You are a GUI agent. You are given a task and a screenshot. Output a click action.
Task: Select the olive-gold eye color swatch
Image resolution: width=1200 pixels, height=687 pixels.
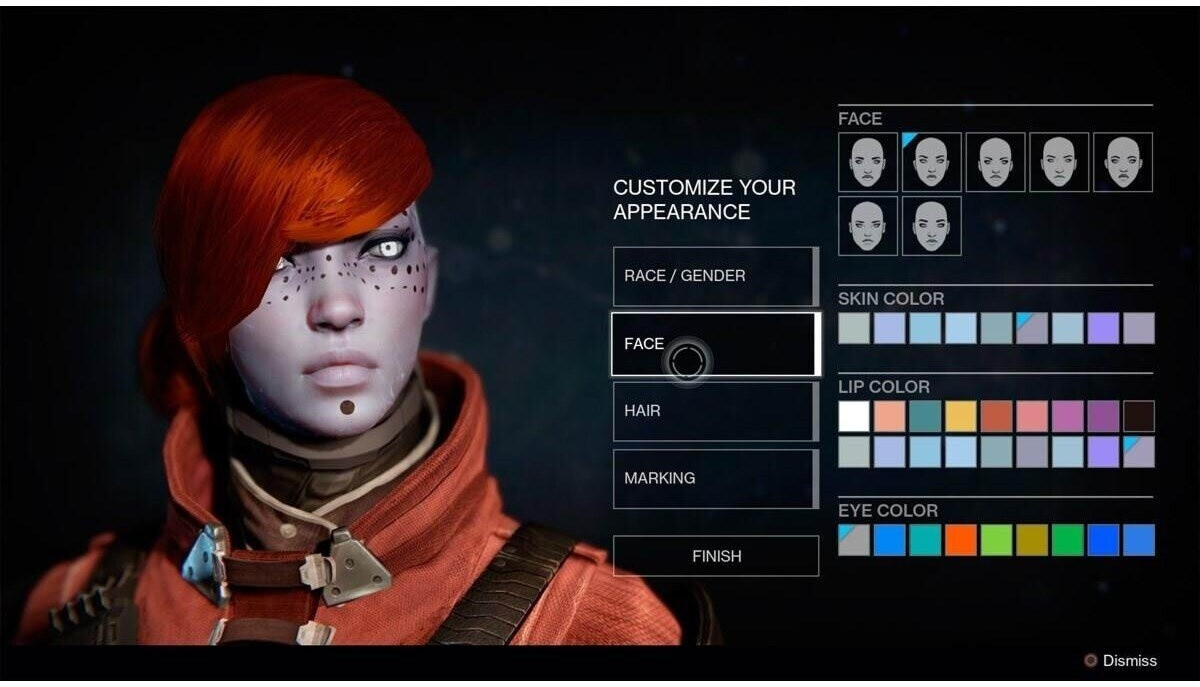coord(1032,540)
